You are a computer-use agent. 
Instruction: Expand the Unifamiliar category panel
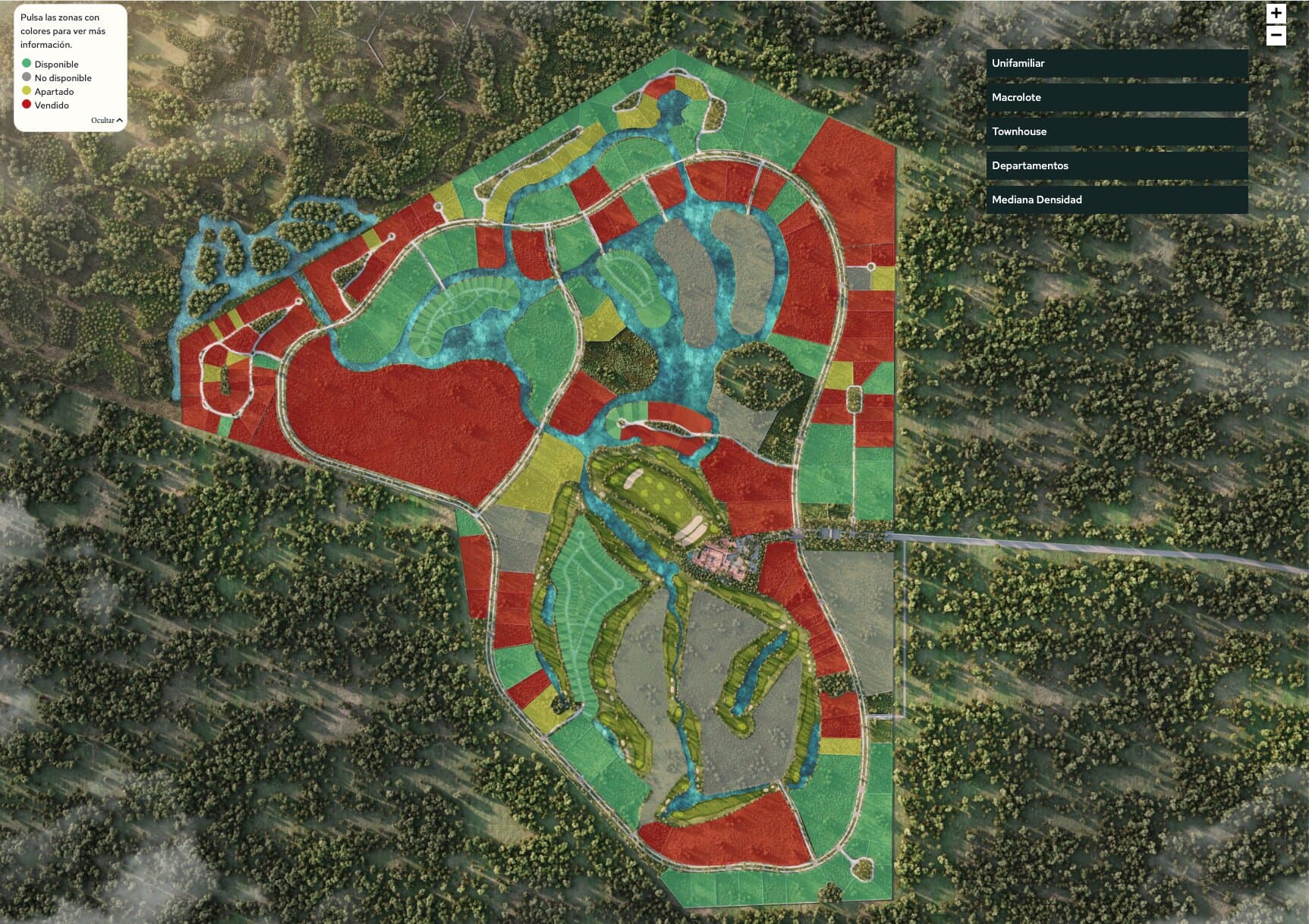1115,64
